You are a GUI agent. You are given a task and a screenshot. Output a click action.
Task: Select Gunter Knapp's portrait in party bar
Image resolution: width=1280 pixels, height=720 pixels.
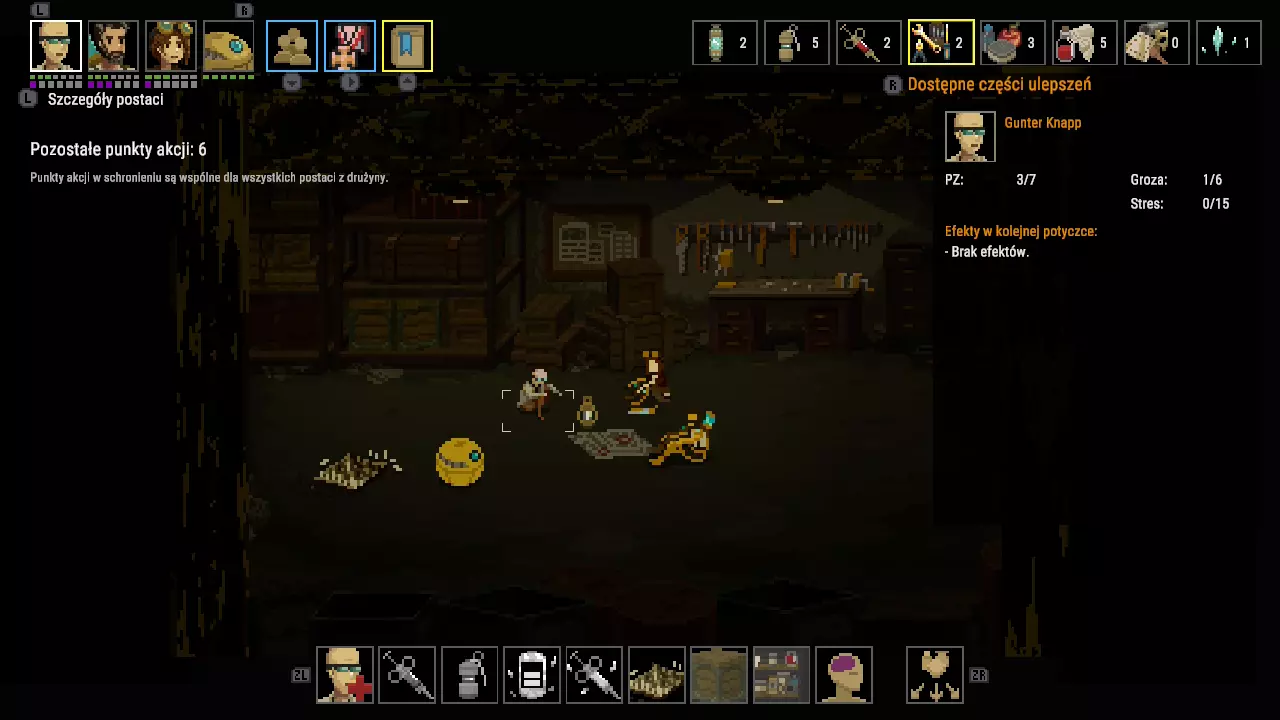[56, 46]
